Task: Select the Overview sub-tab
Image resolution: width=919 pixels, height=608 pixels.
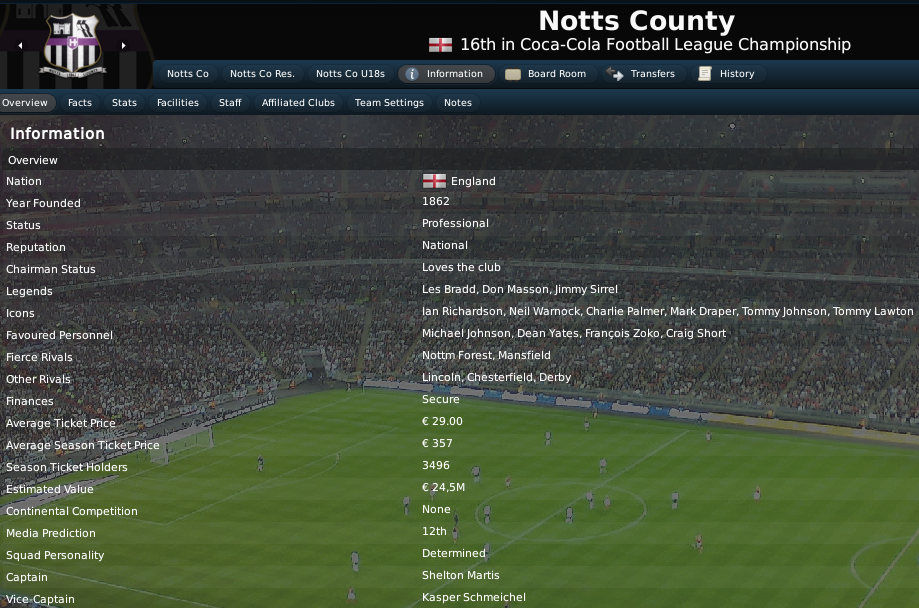Action: (x=25, y=103)
